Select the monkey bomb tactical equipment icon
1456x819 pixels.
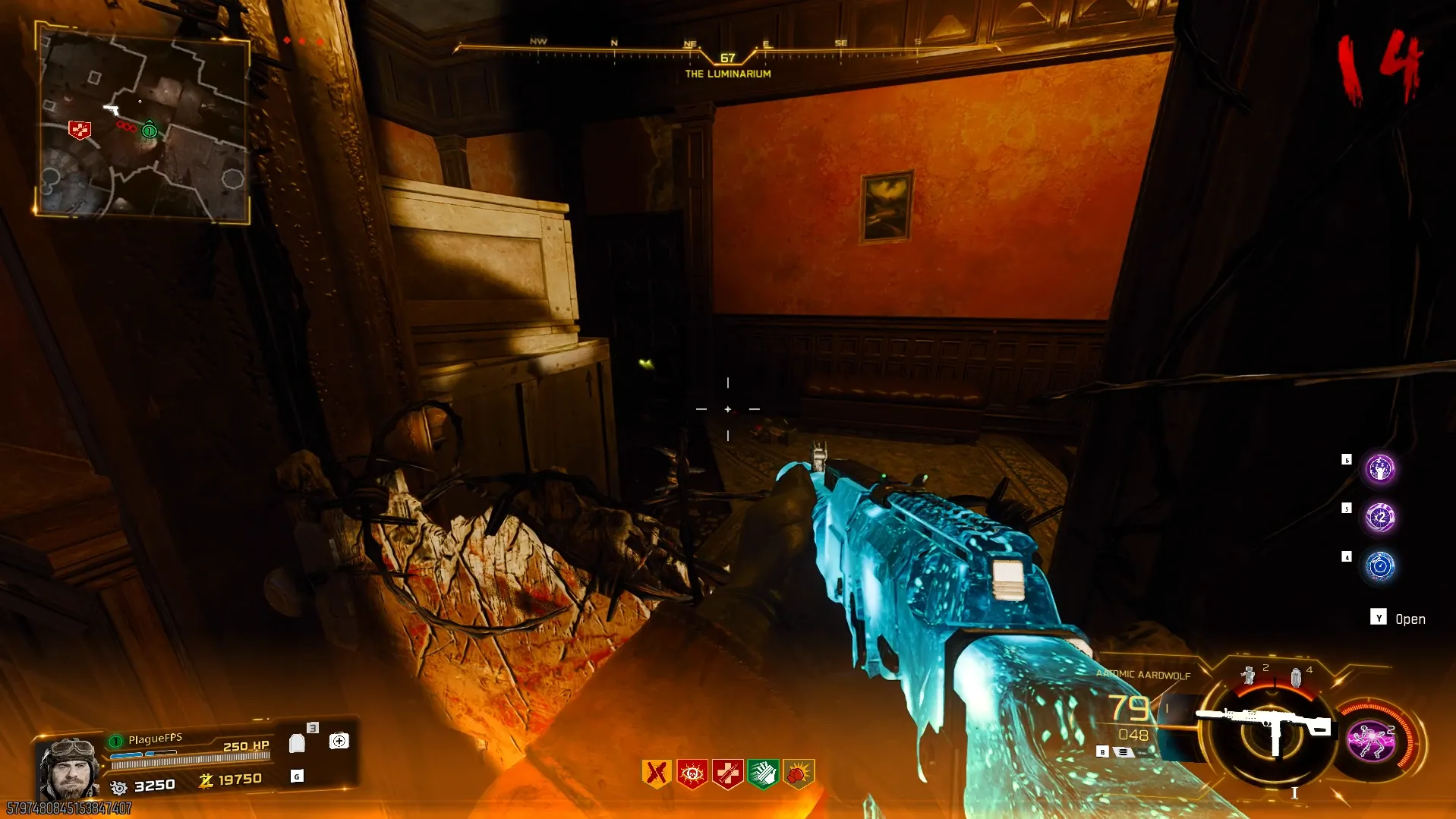click(1248, 674)
